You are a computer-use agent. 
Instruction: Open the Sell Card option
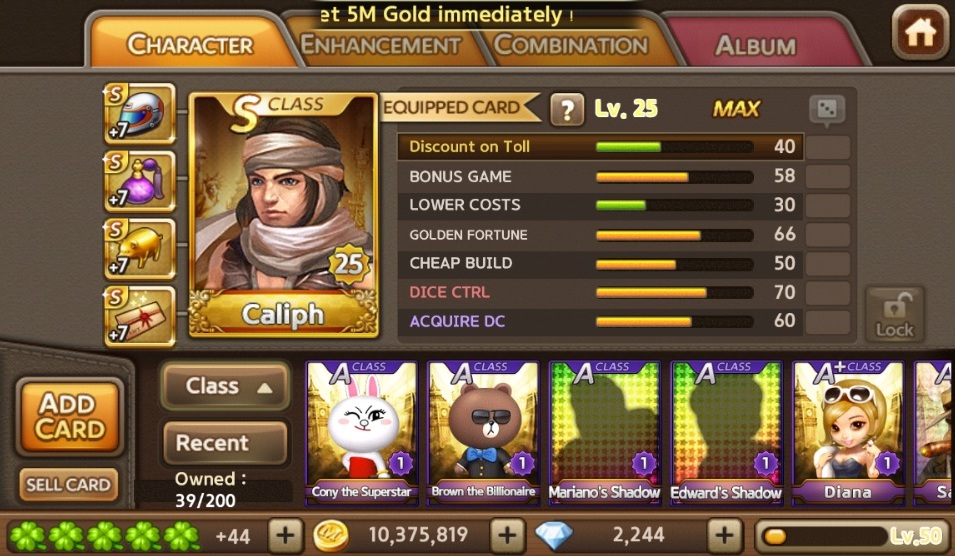click(68, 485)
